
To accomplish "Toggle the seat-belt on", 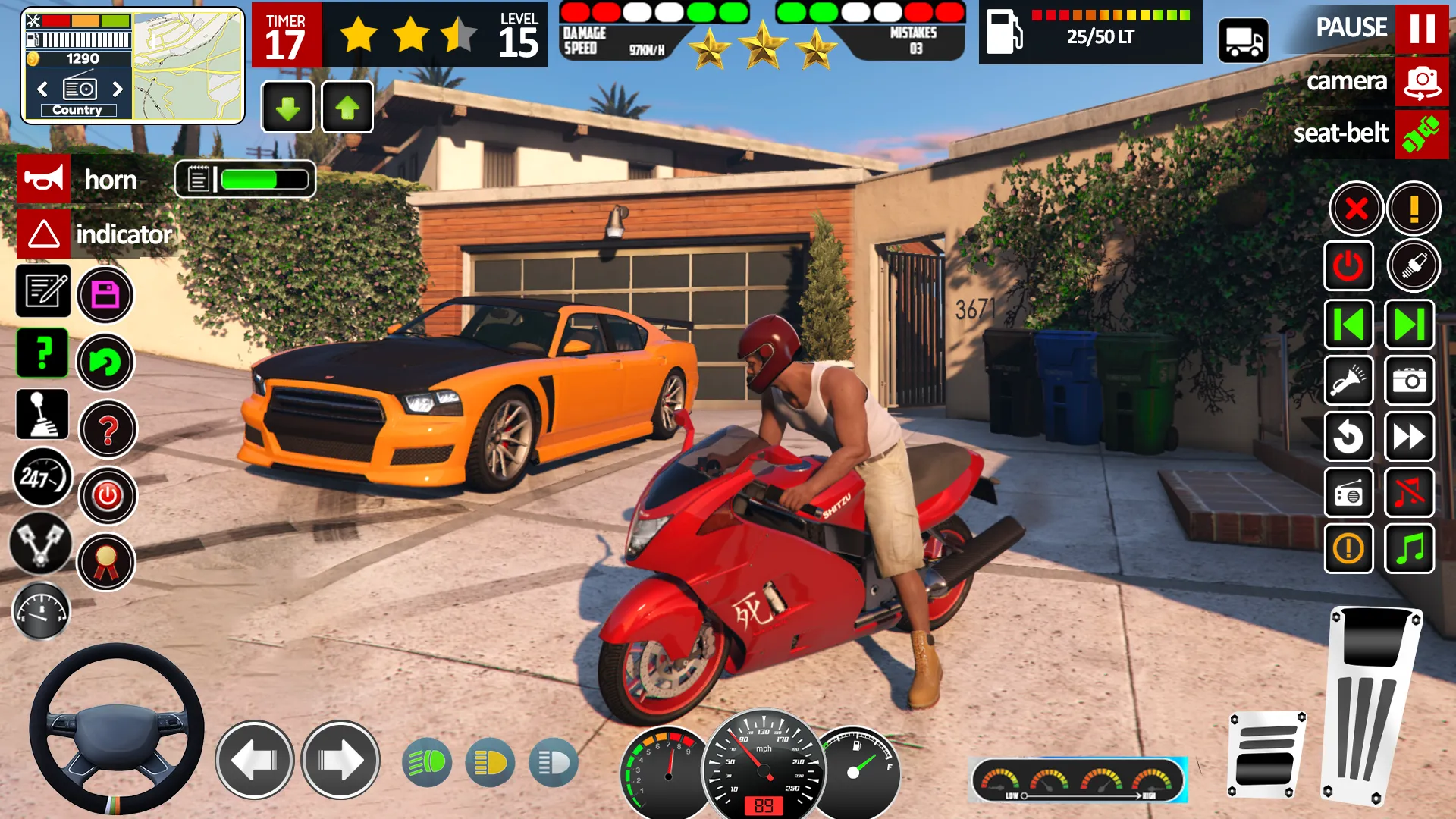I will (1423, 134).
